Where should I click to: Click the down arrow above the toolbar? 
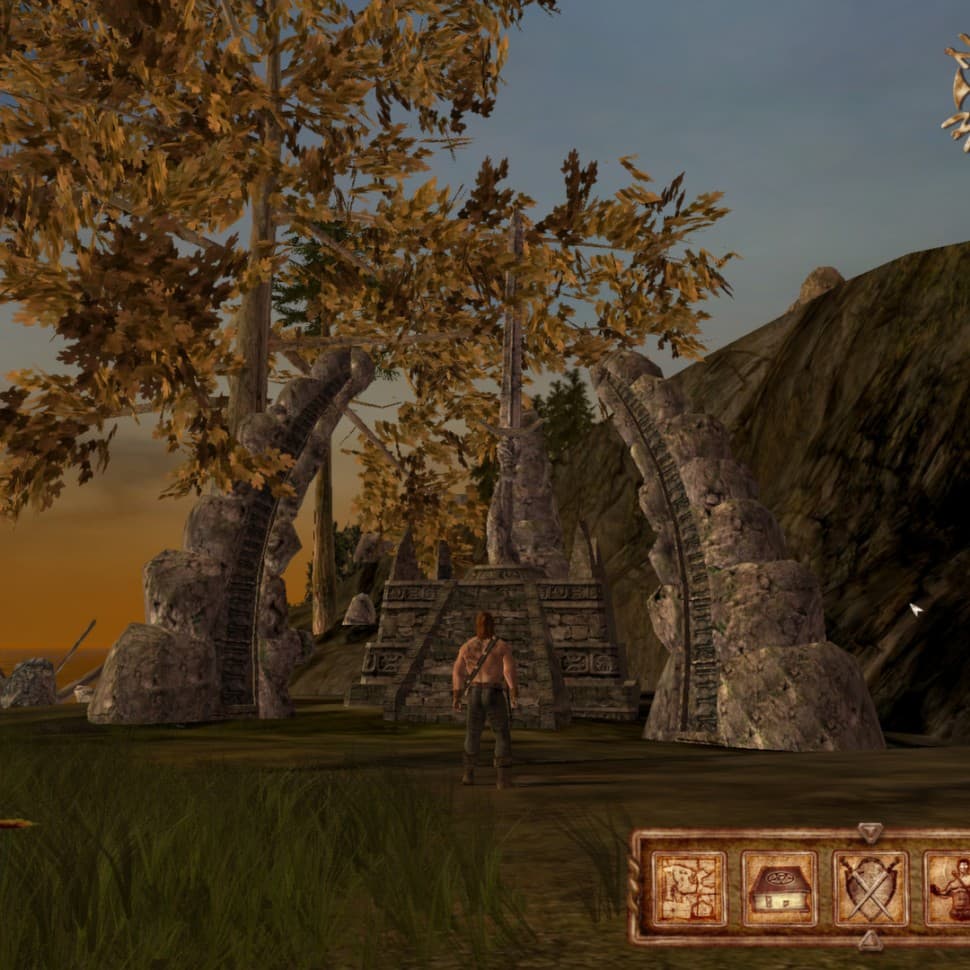tap(870, 832)
